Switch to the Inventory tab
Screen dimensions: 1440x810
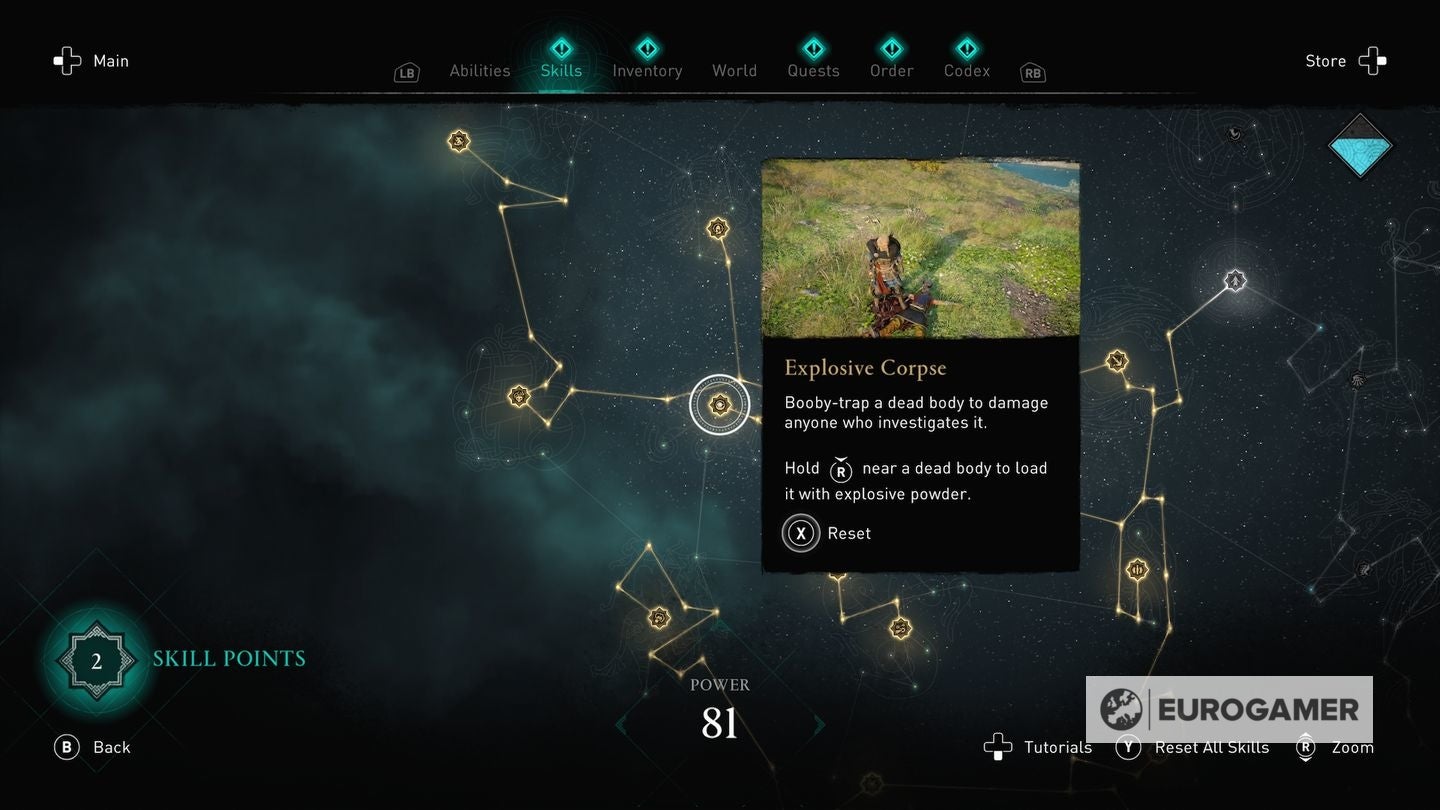click(647, 70)
